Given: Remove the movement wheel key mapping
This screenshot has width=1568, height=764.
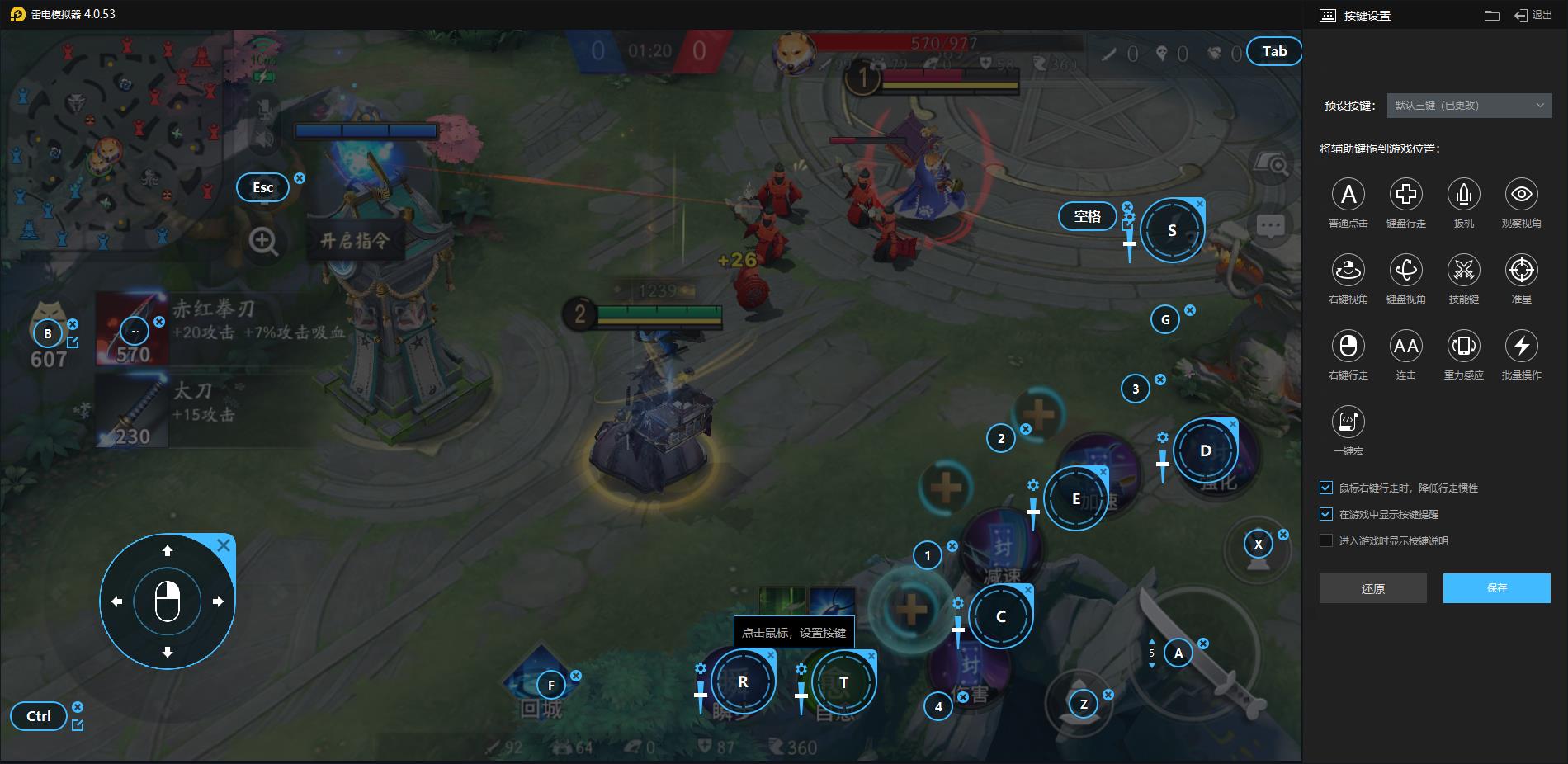Looking at the screenshot, I should 224,545.
